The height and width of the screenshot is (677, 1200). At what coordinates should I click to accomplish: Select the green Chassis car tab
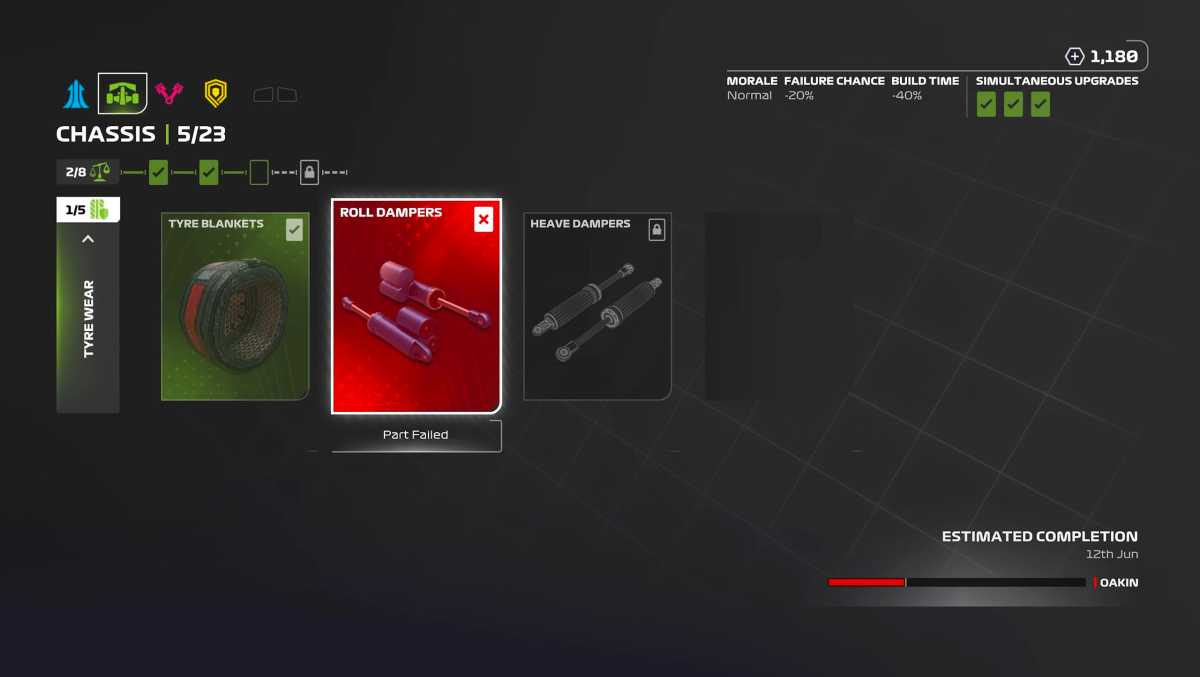122,94
